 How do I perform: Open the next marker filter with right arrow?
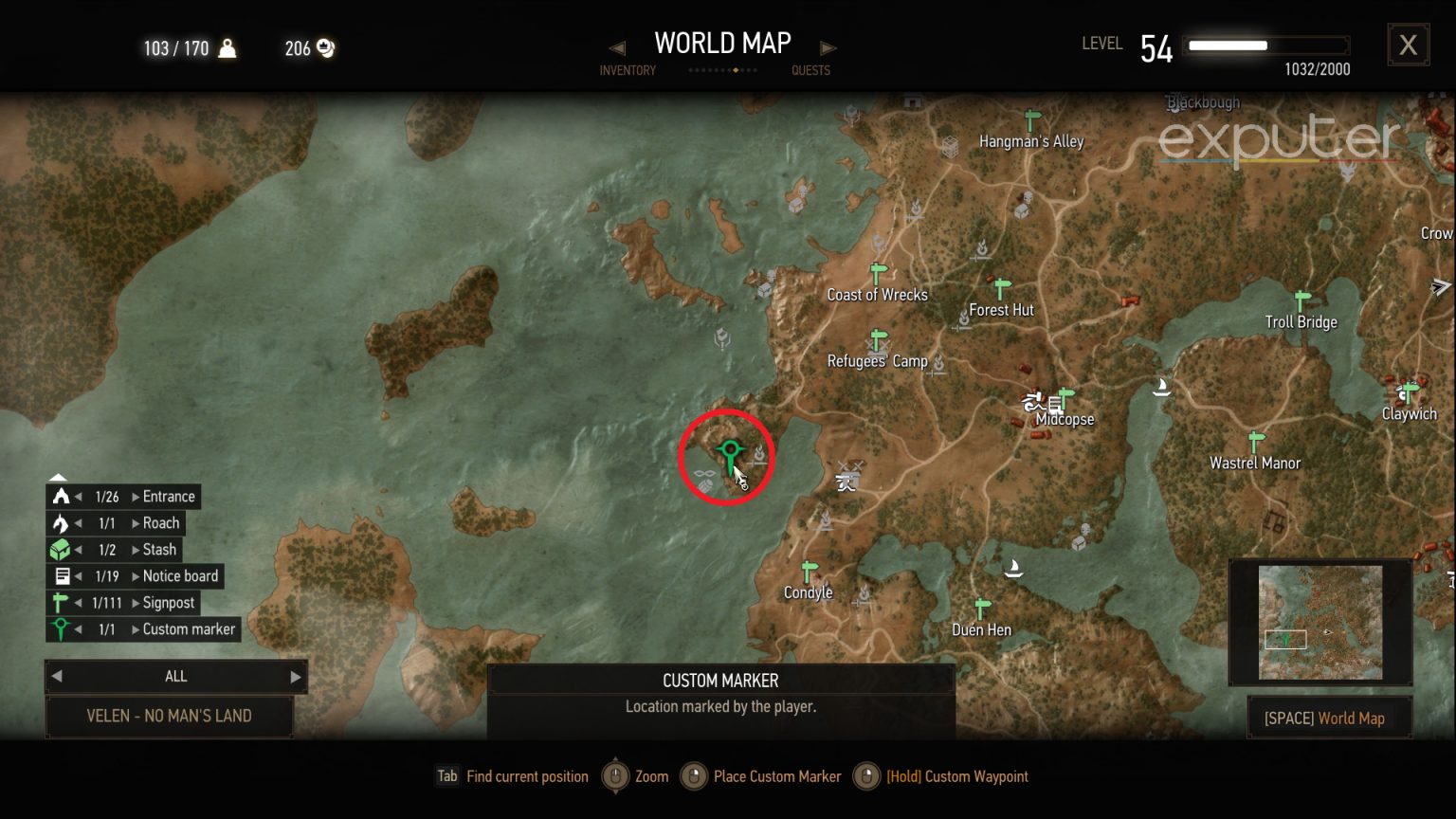294,676
